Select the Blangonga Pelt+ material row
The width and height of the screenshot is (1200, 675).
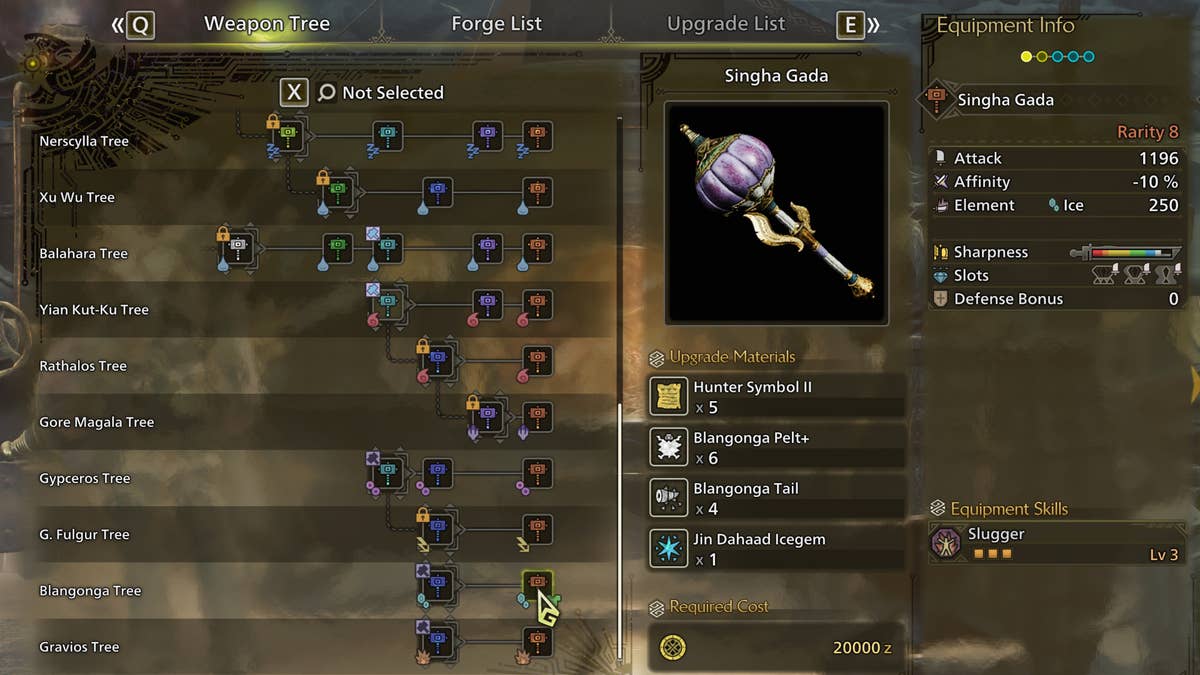tap(777, 448)
